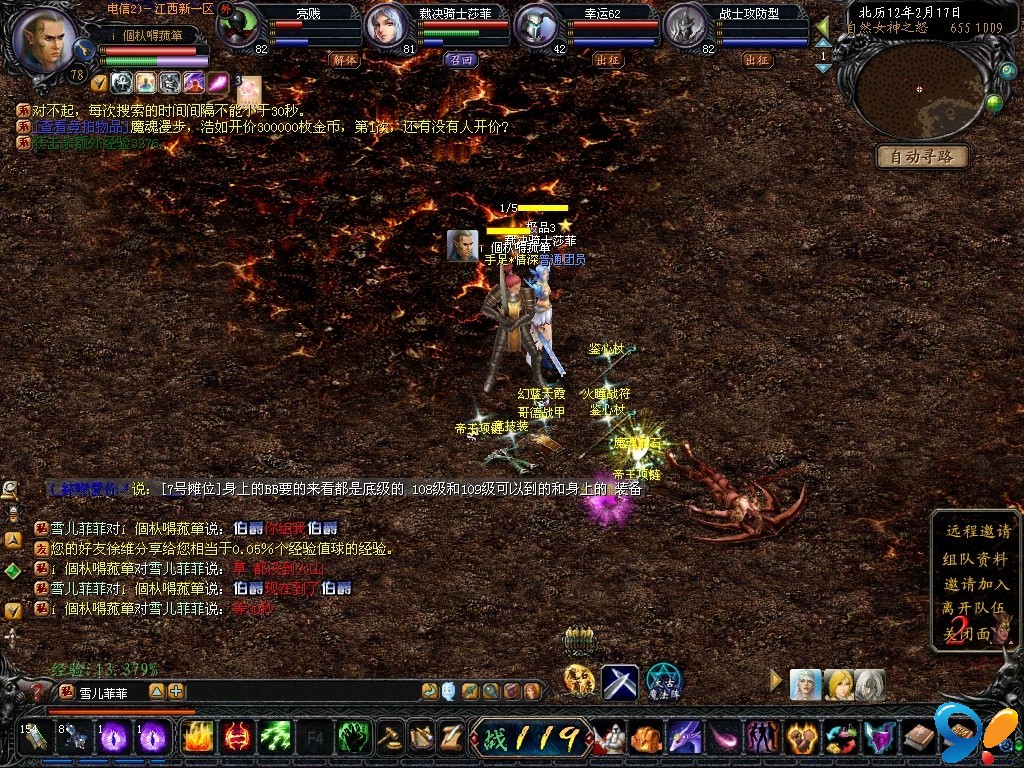
Task: Send out pet 幸运62 with 出征
Action: coord(607,60)
